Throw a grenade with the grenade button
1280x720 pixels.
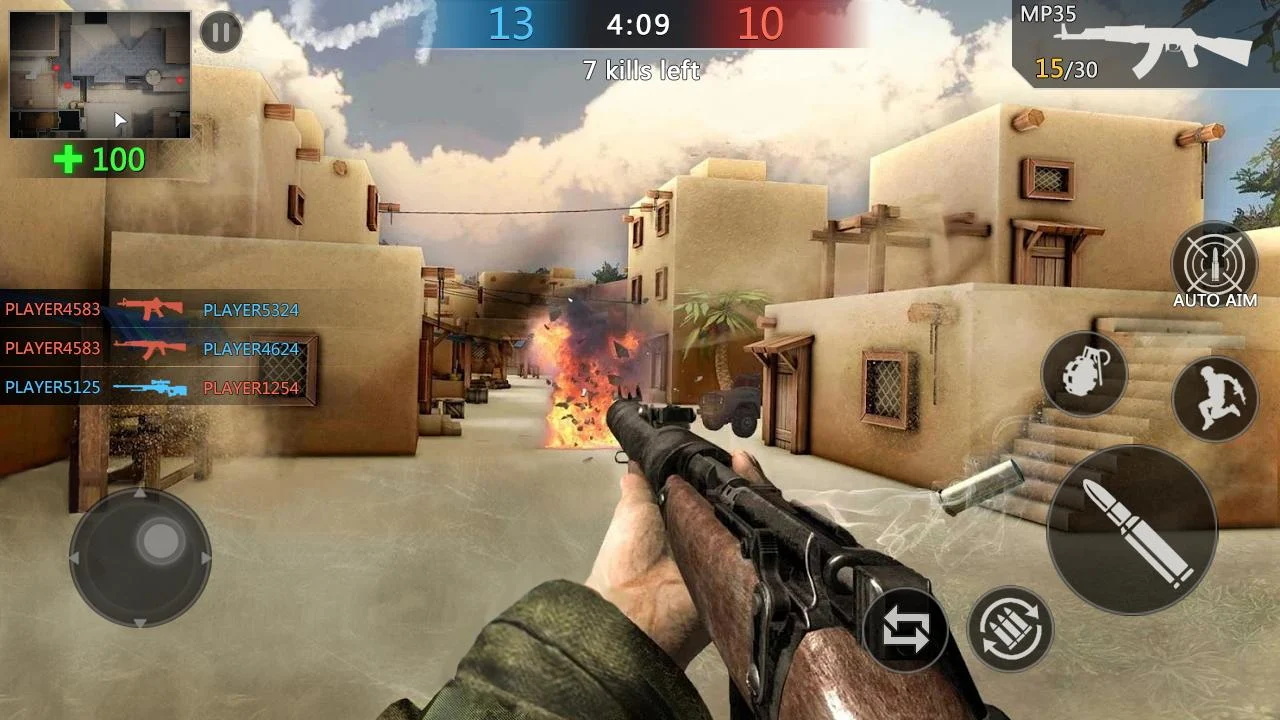[x=1084, y=375]
